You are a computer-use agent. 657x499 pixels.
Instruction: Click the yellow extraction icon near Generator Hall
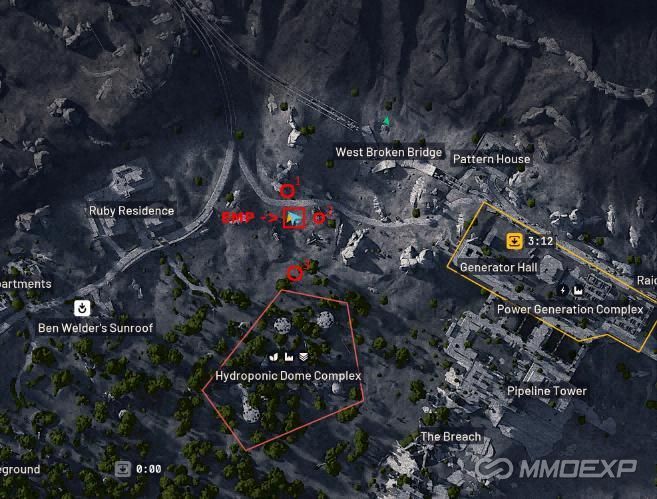pyautogui.click(x=513, y=240)
